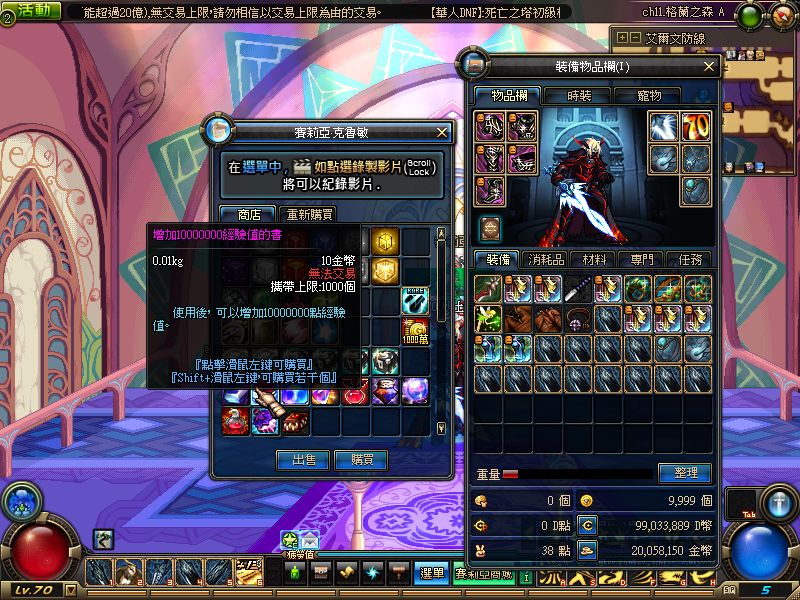The image size is (800, 600).
Task: Select the 物品欄 tab
Action: pyautogui.click(x=508, y=95)
